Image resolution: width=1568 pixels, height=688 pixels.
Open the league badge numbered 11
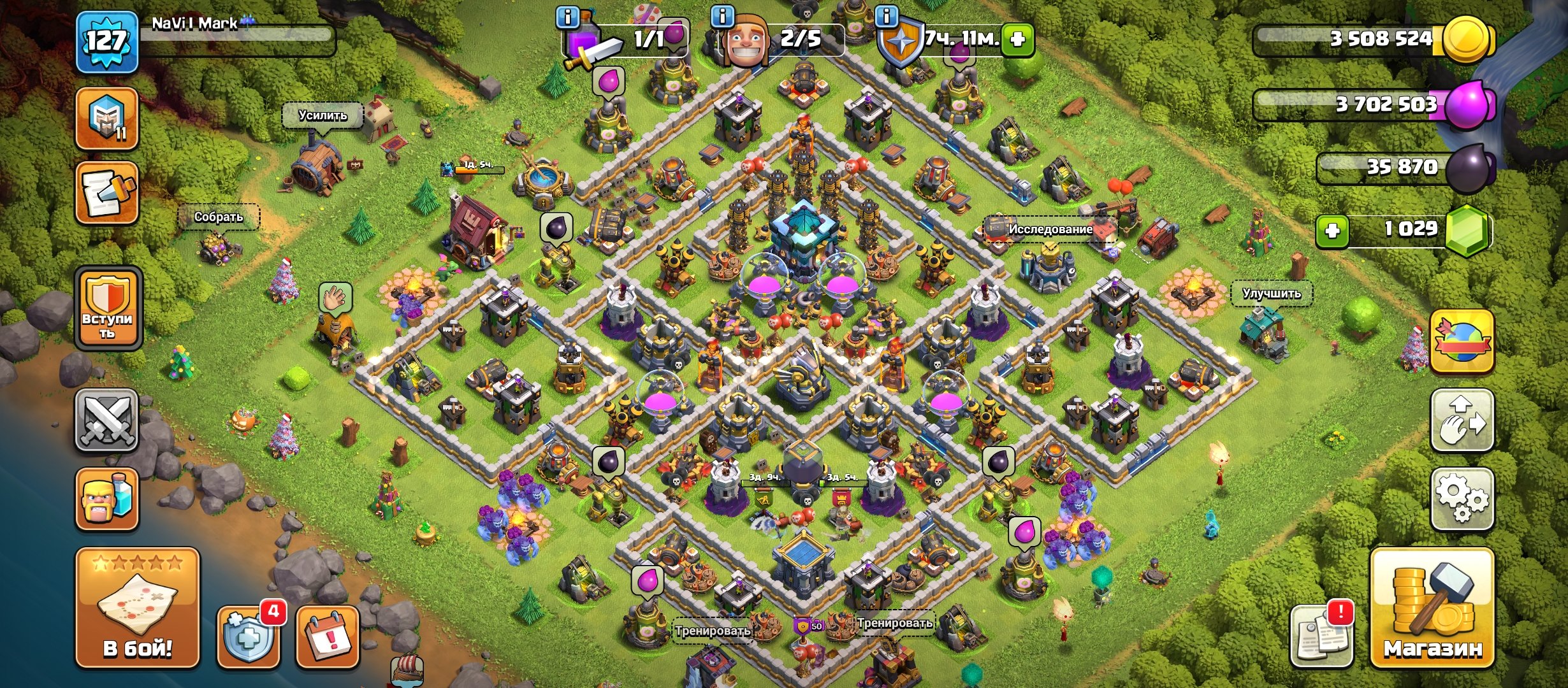point(107,119)
